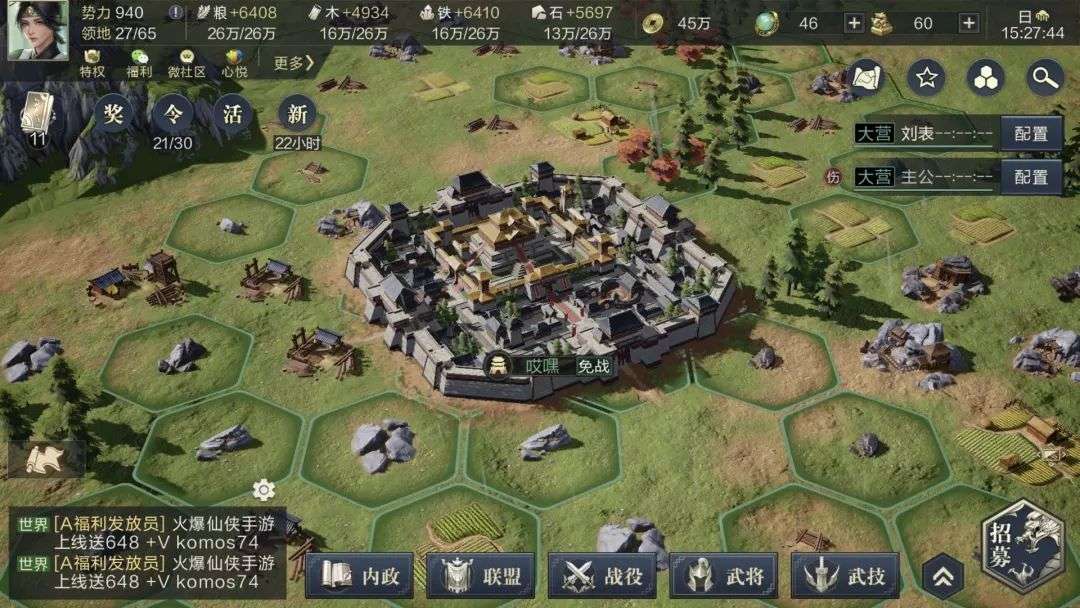Open the 内政 internal affairs menu
1080x608 pixels.
[x=359, y=575]
